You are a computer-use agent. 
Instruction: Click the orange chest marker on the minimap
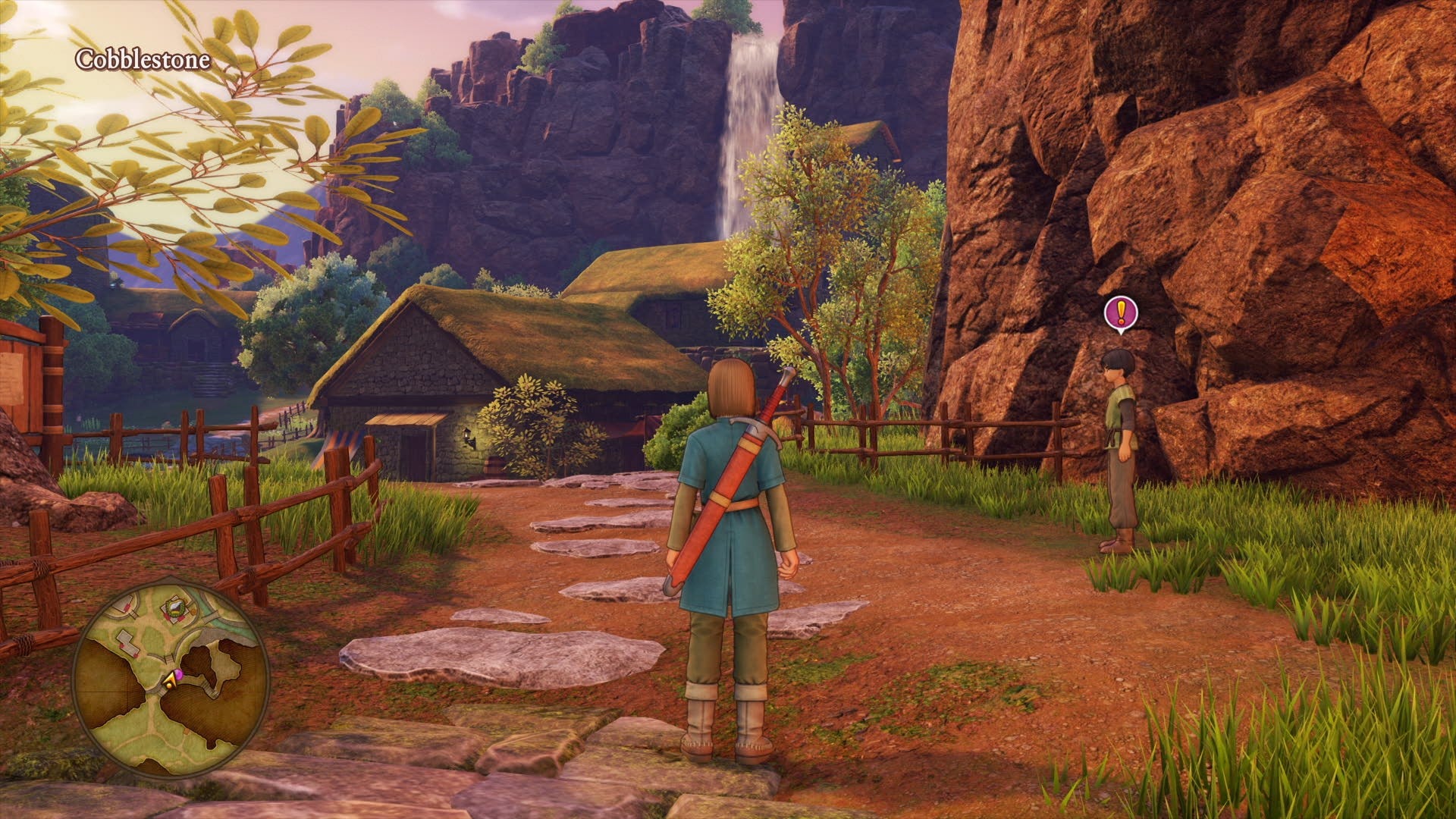coord(193,611)
